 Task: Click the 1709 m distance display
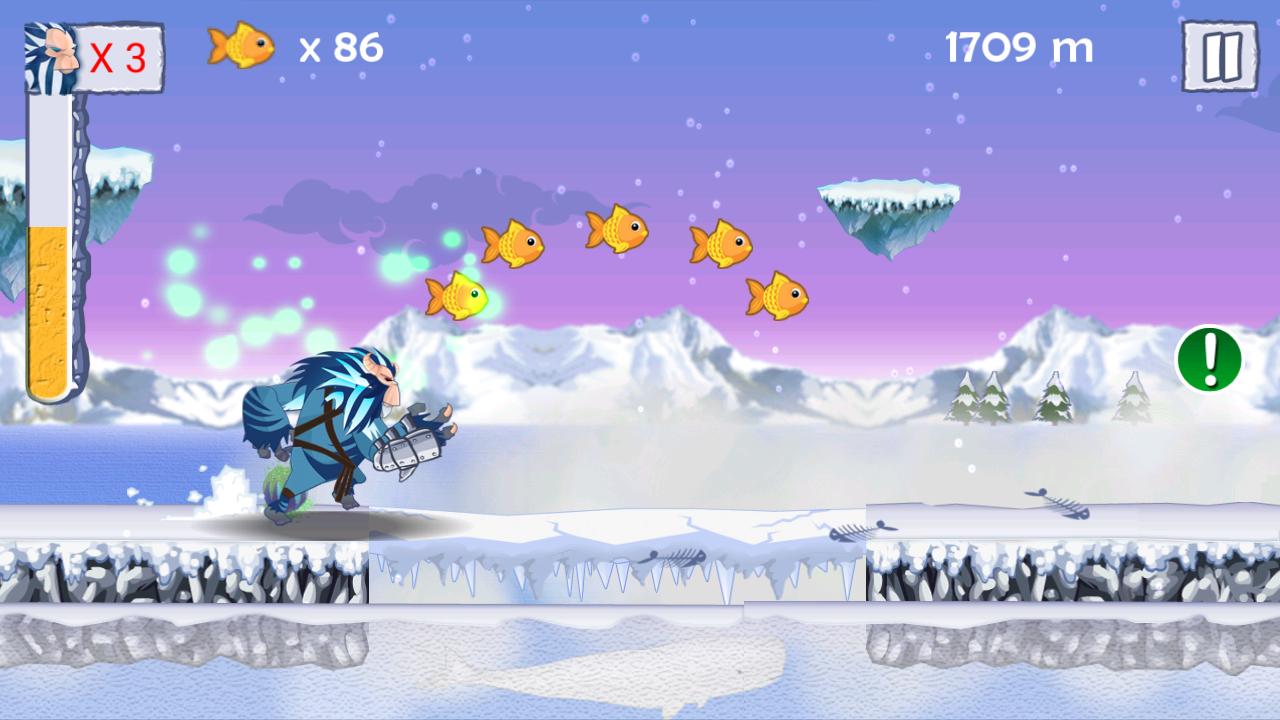(1019, 48)
